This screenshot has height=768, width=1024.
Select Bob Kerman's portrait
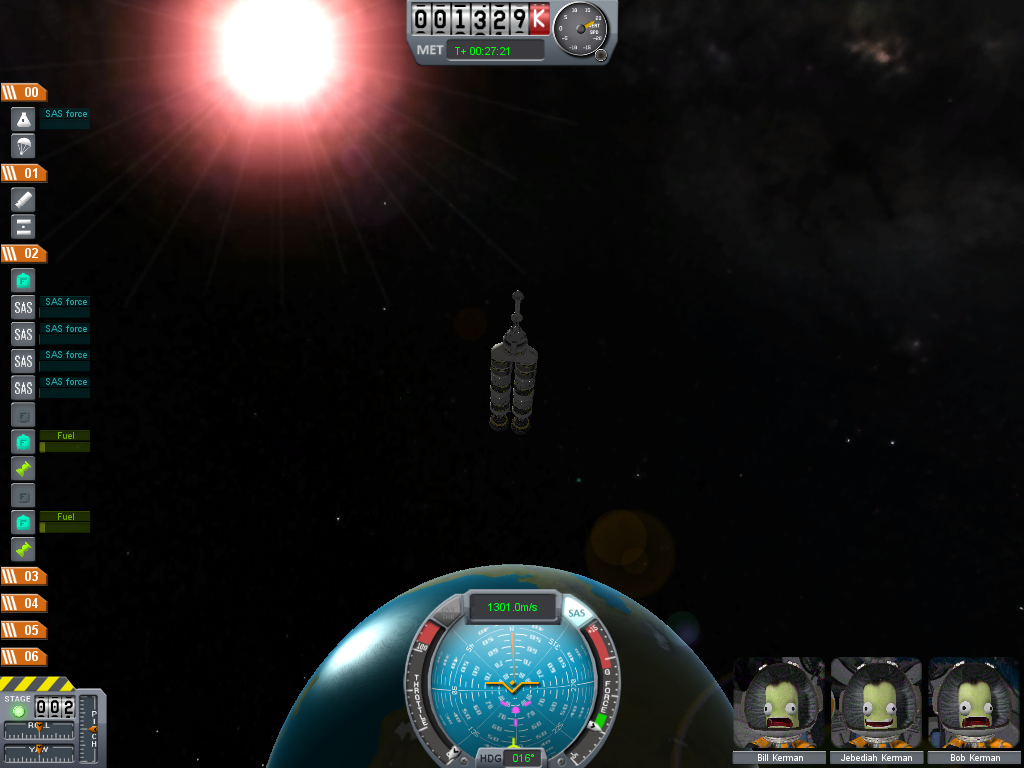point(972,705)
